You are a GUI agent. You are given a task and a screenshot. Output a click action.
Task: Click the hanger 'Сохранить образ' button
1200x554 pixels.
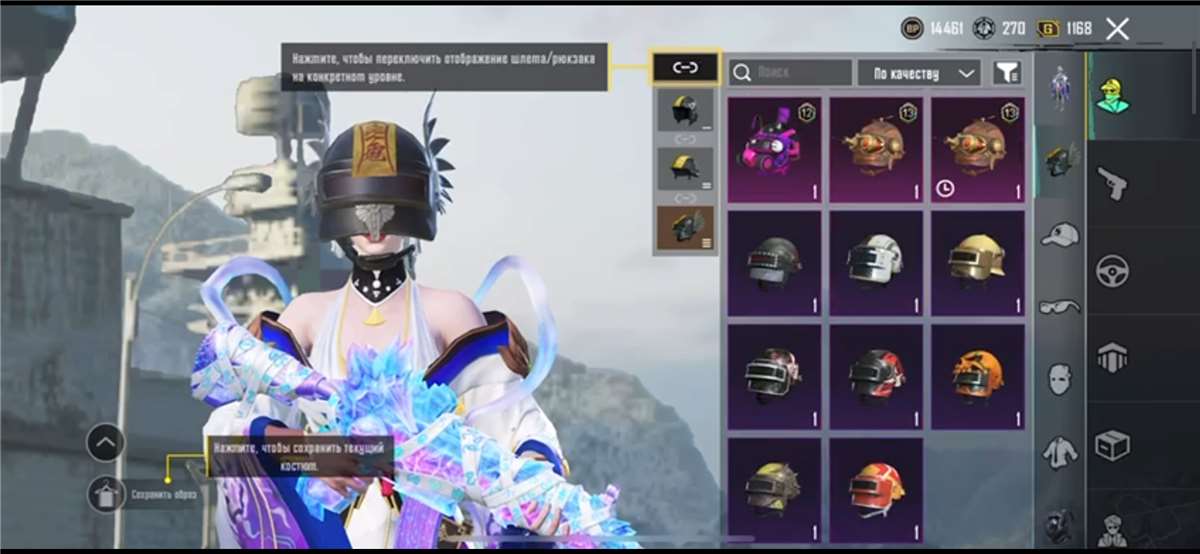(x=106, y=494)
